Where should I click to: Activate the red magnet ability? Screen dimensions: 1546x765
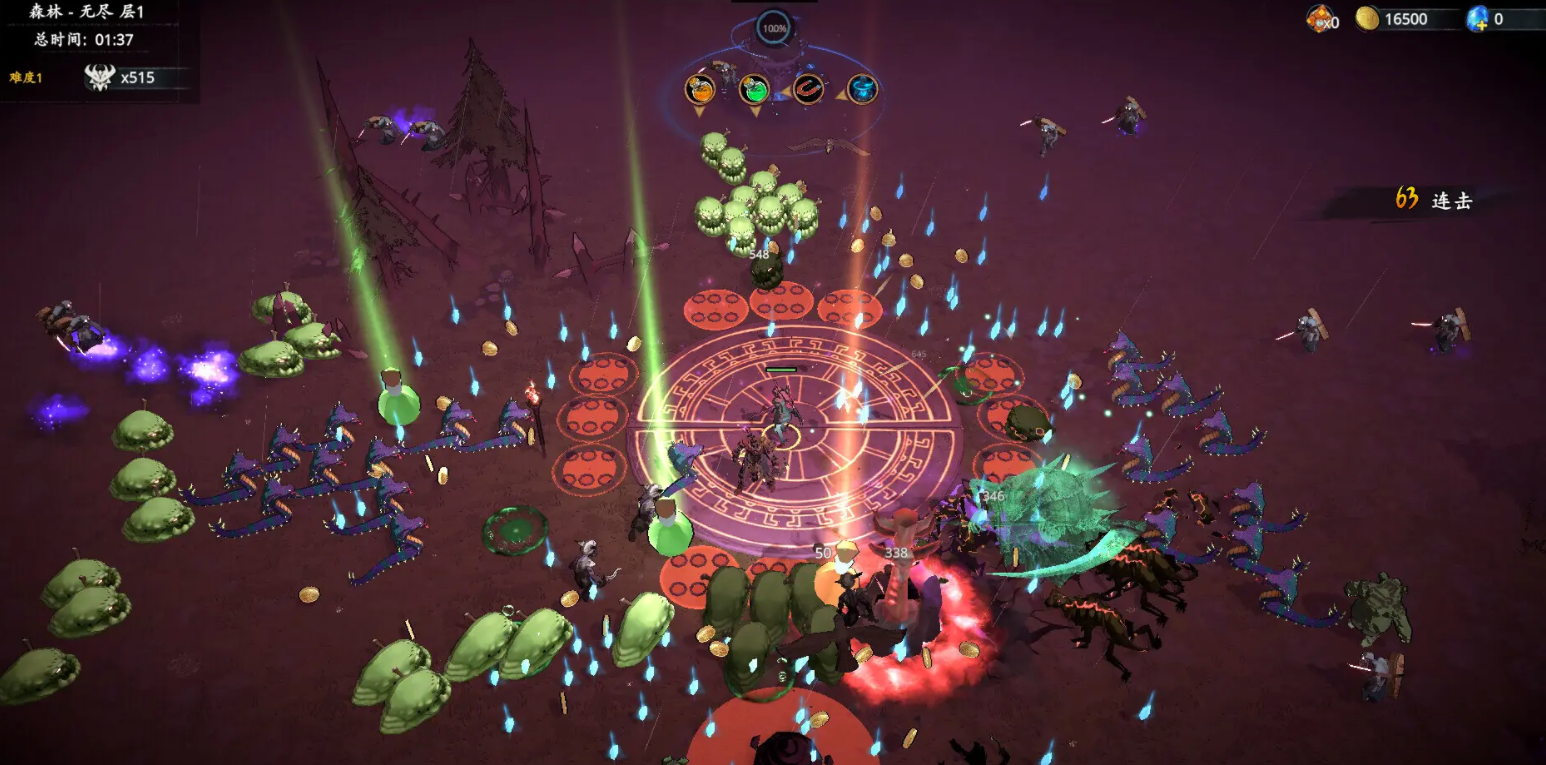point(808,89)
